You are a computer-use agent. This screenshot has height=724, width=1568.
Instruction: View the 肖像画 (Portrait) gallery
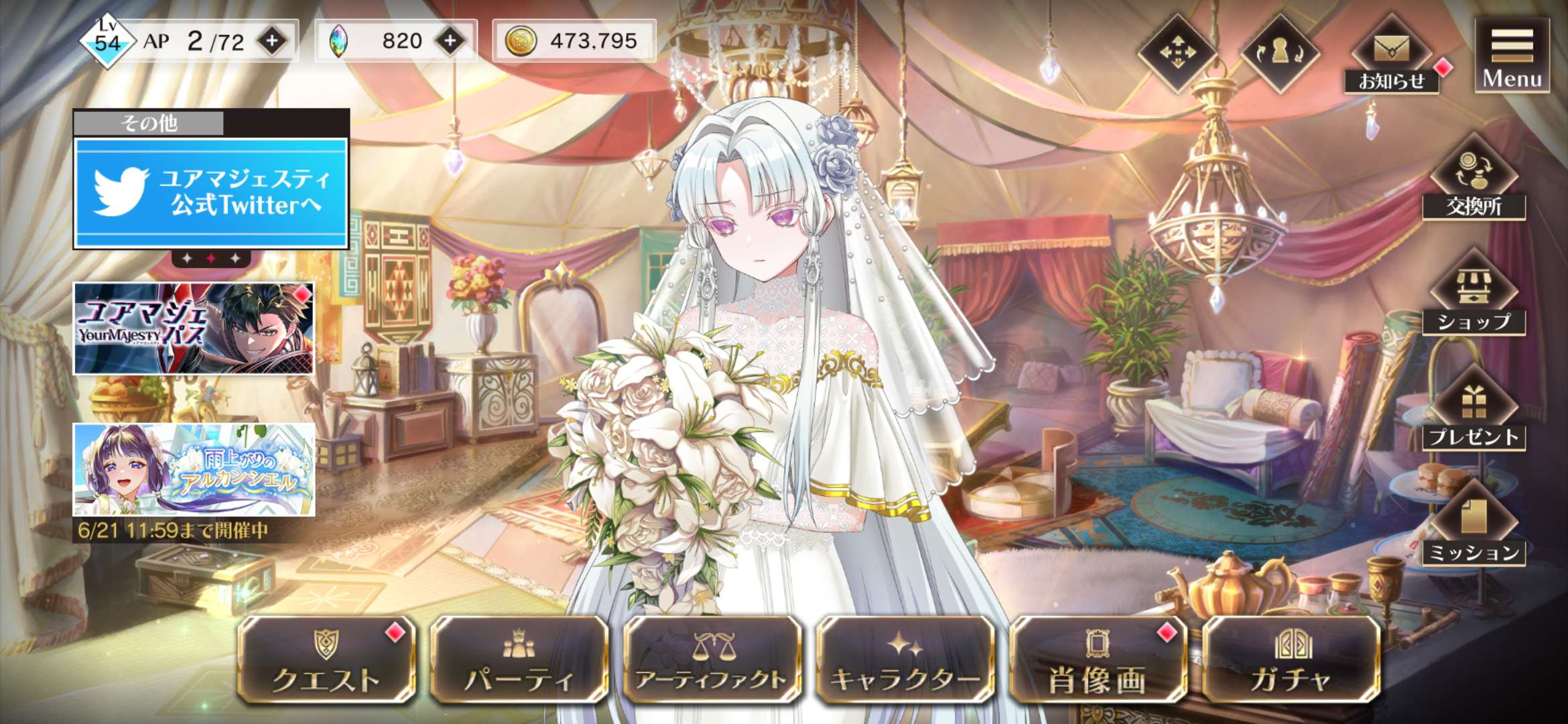click(x=1098, y=660)
